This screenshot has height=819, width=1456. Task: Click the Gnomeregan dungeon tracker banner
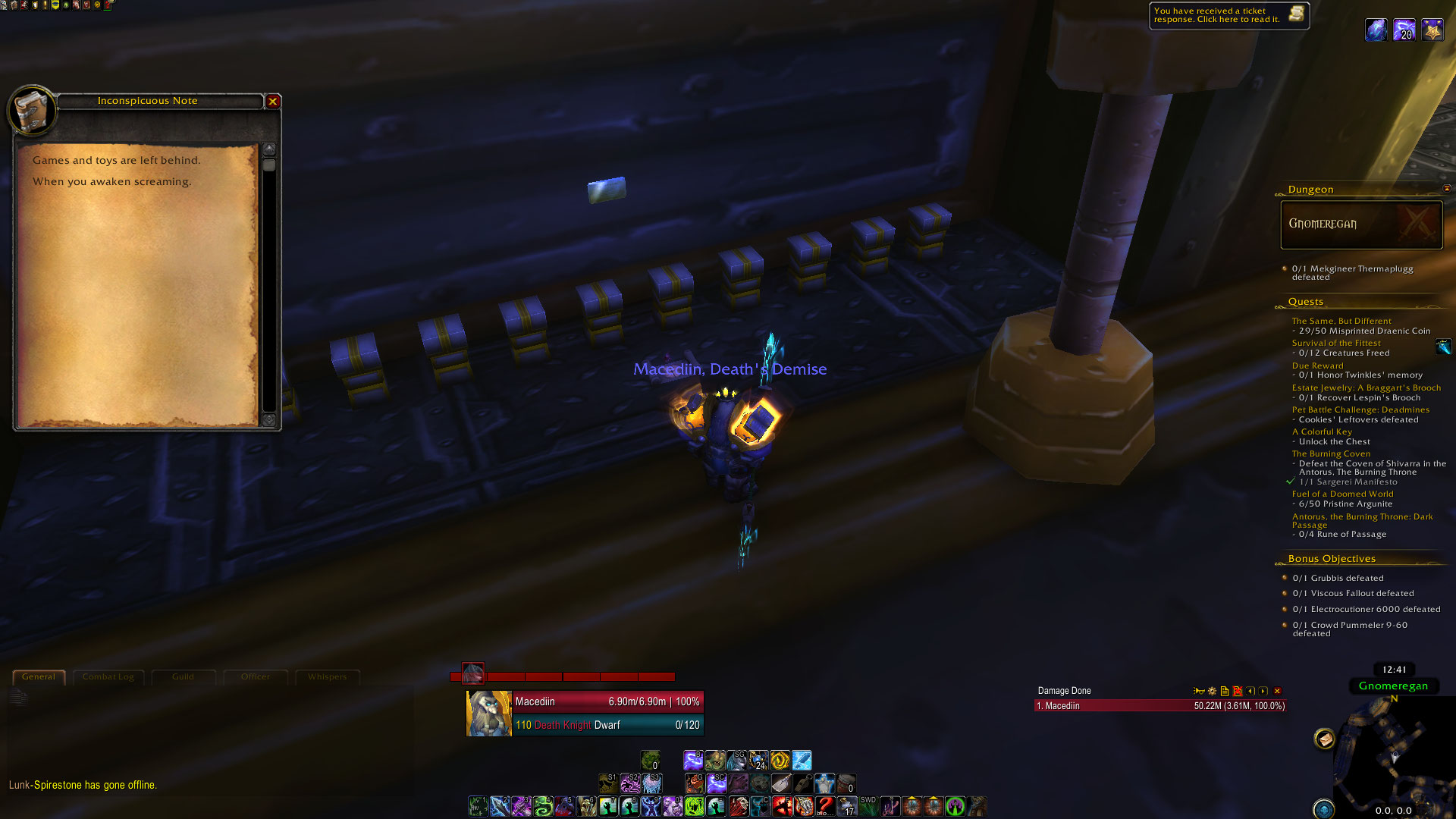(1361, 224)
